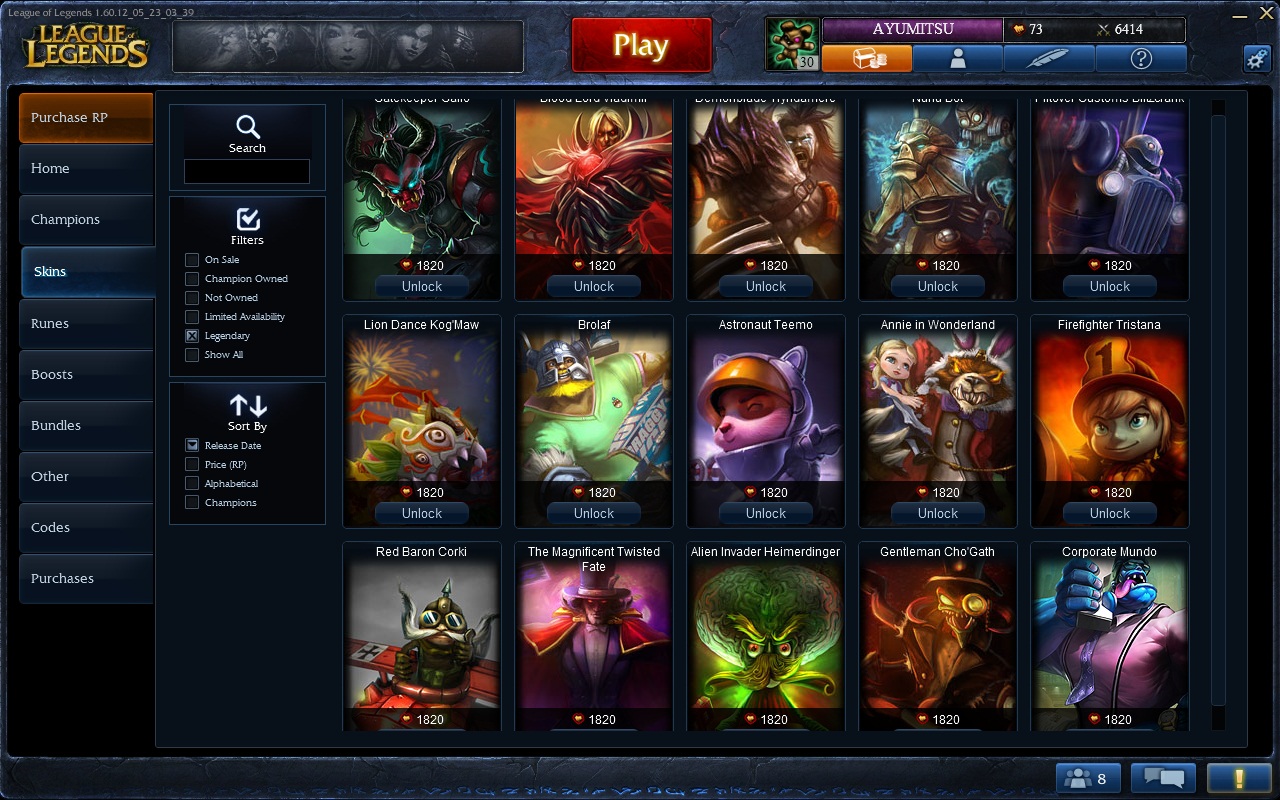Uncheck the Legendary filter

pos(192,336)
